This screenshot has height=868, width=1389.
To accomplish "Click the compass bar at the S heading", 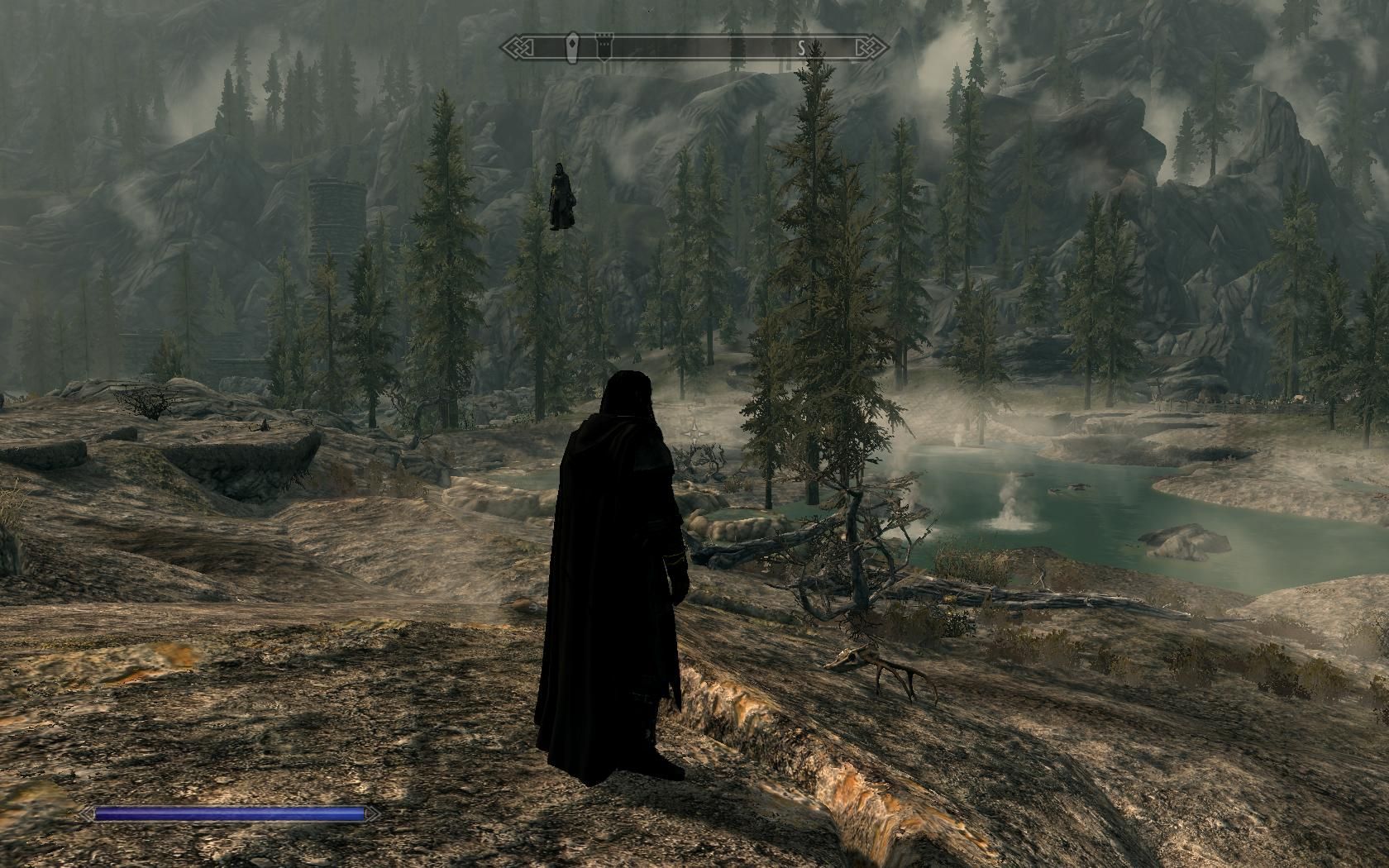I will 801,48.
